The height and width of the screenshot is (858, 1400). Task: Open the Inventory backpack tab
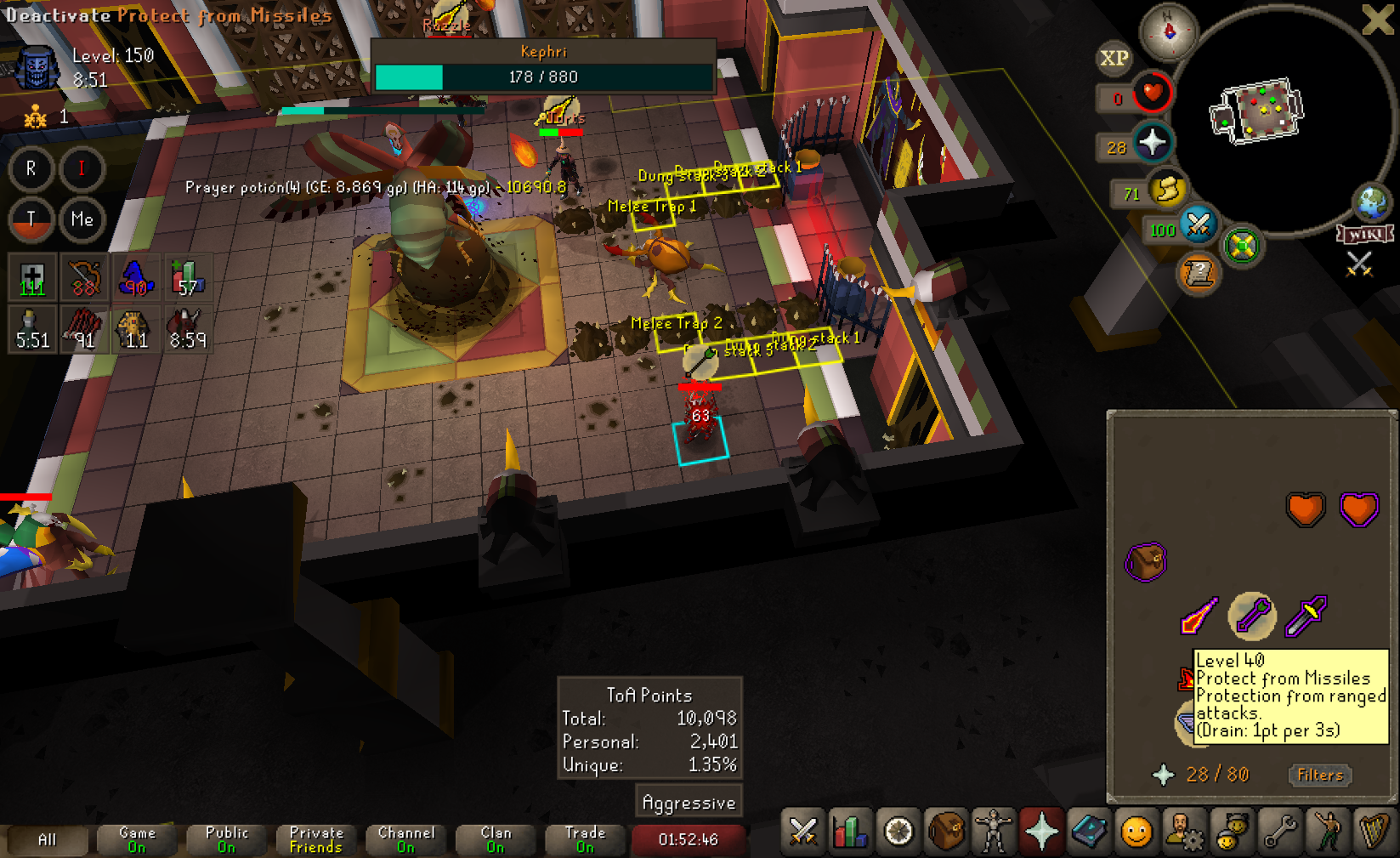pyautogui.click(x=946, y=832)
